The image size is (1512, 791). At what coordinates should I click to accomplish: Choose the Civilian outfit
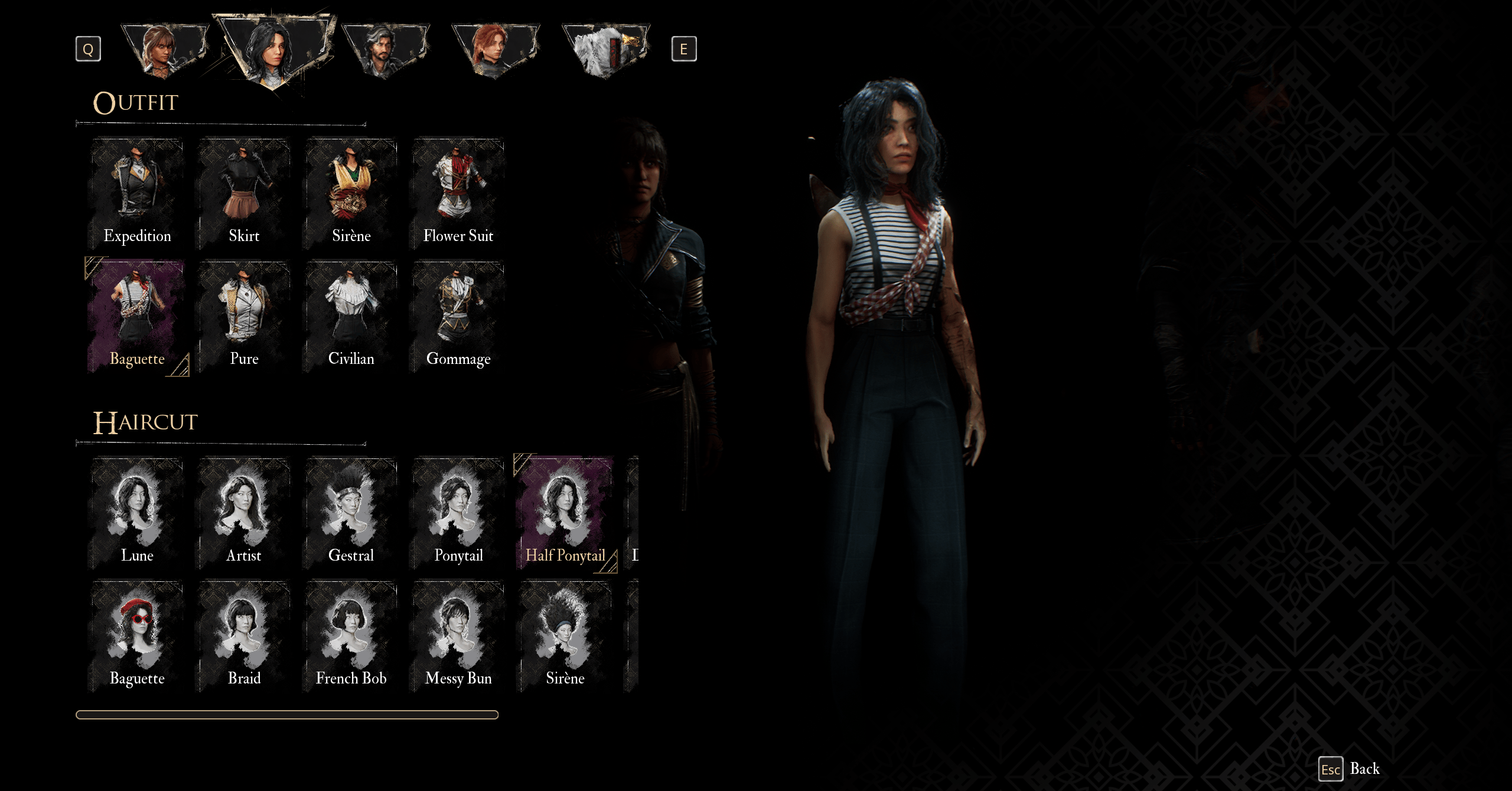351,316
